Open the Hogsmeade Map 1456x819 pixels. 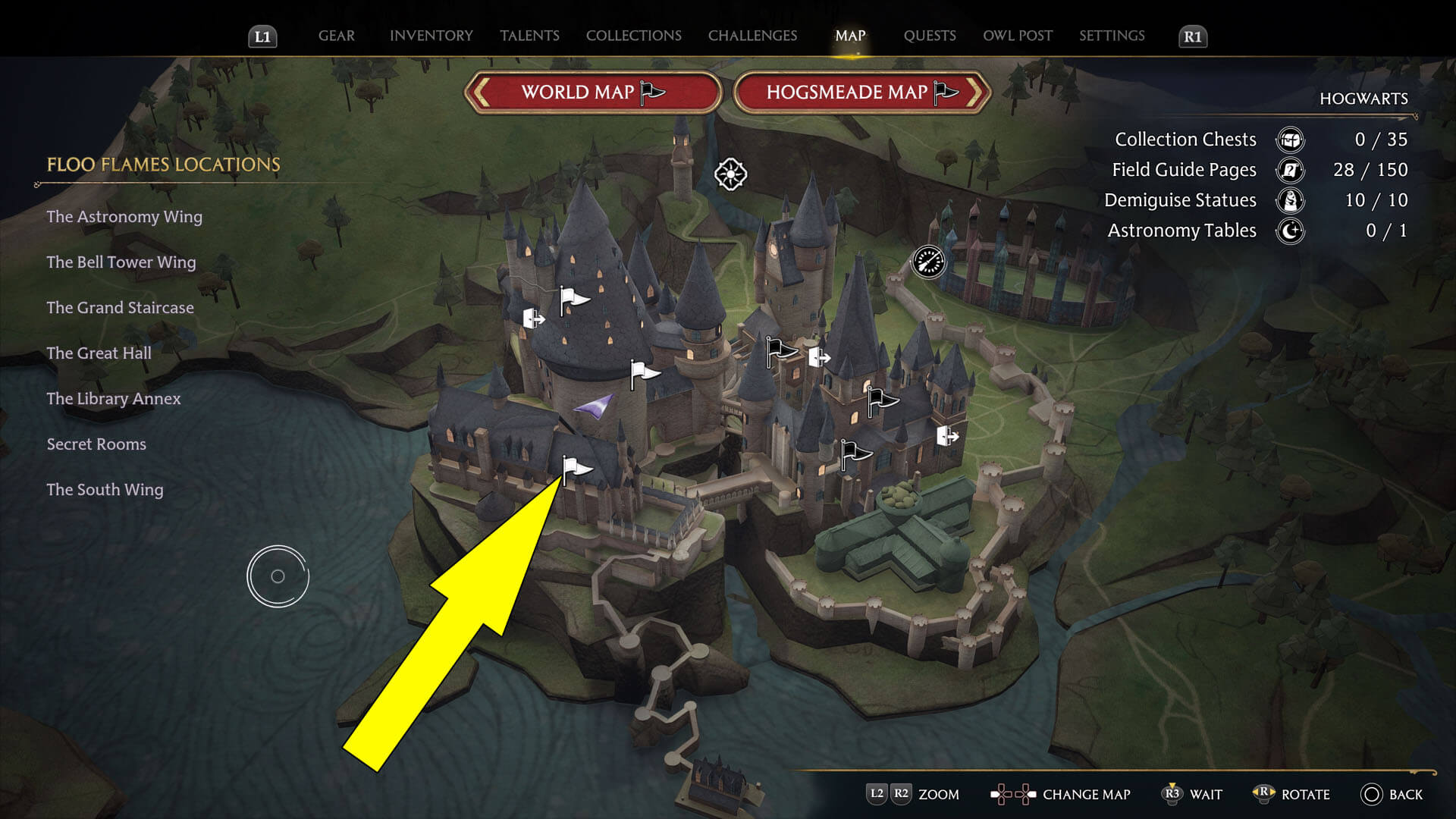point(847,92)
